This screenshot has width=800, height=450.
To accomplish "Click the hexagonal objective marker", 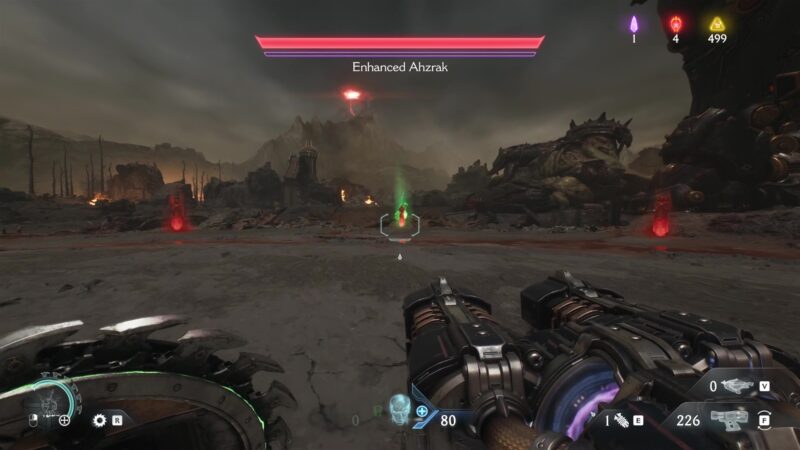I will (x=400, y=222).
